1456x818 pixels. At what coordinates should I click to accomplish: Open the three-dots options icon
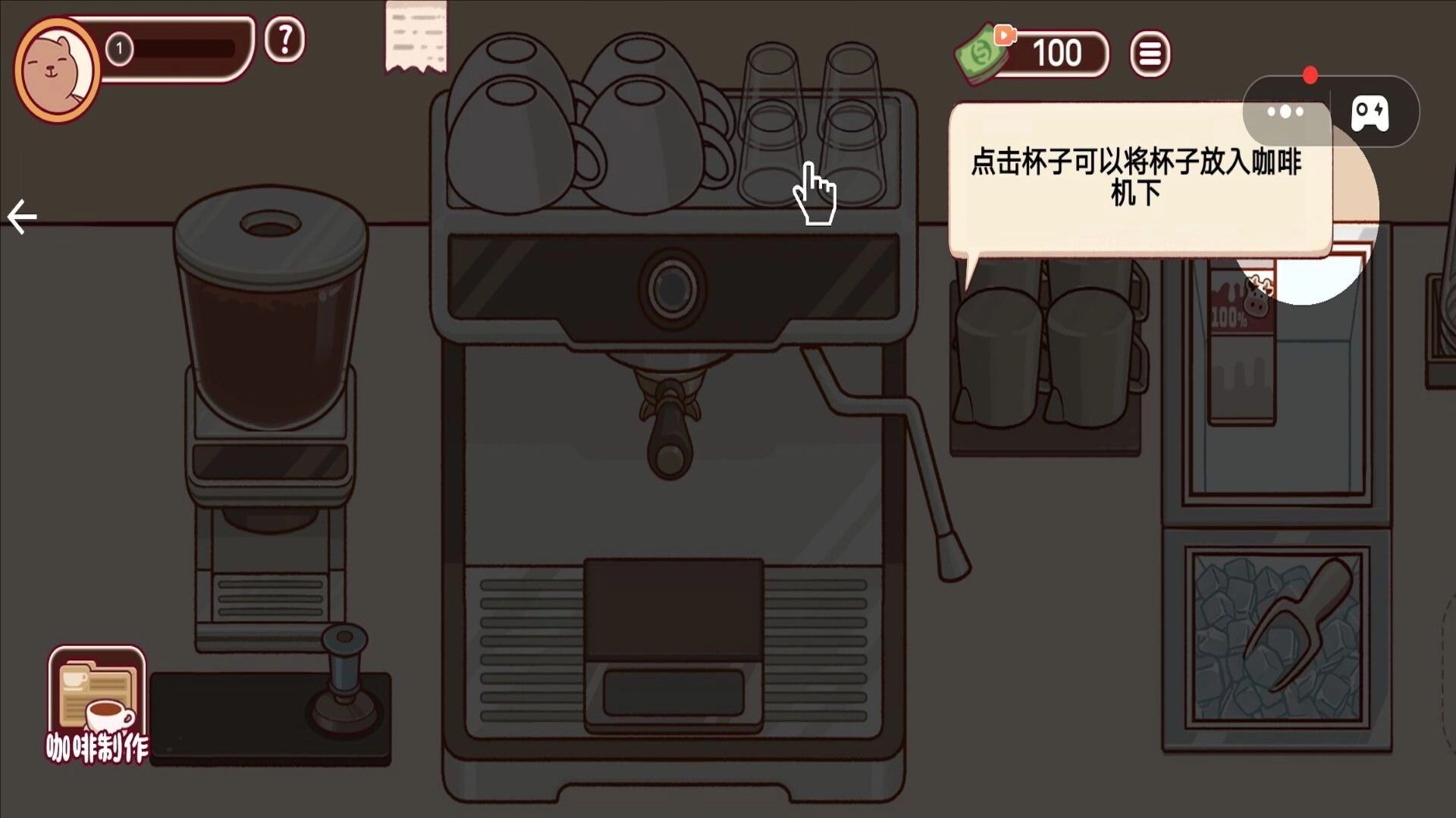coord(1285,111)
